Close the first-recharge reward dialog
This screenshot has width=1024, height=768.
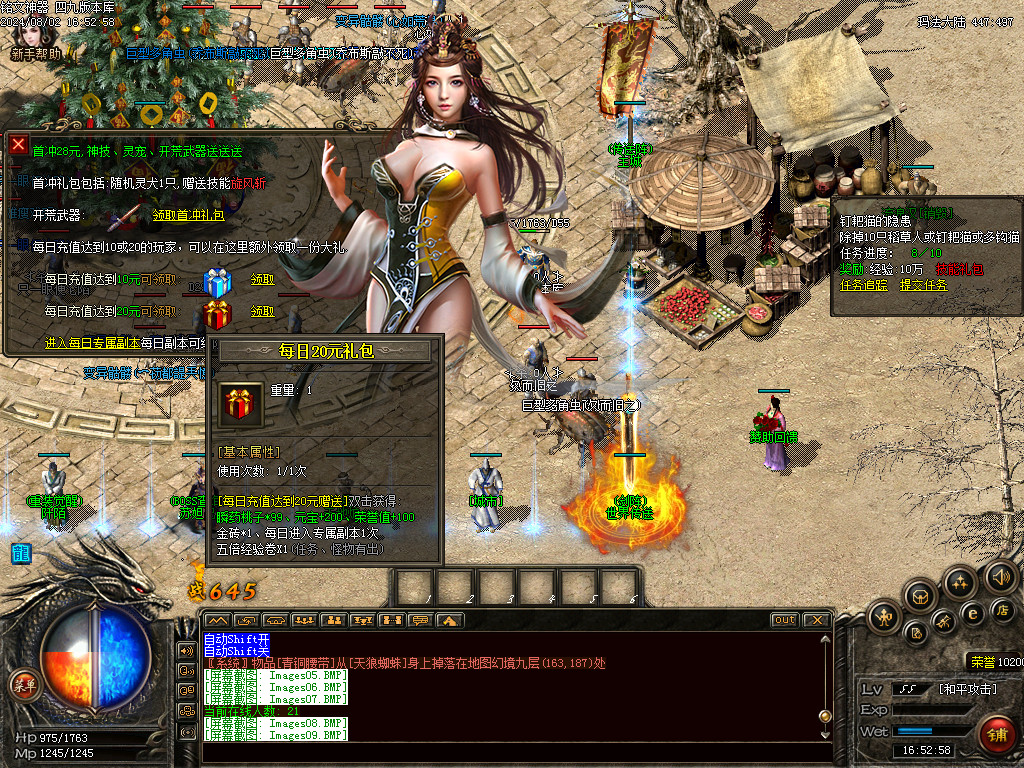coord(18,145)
